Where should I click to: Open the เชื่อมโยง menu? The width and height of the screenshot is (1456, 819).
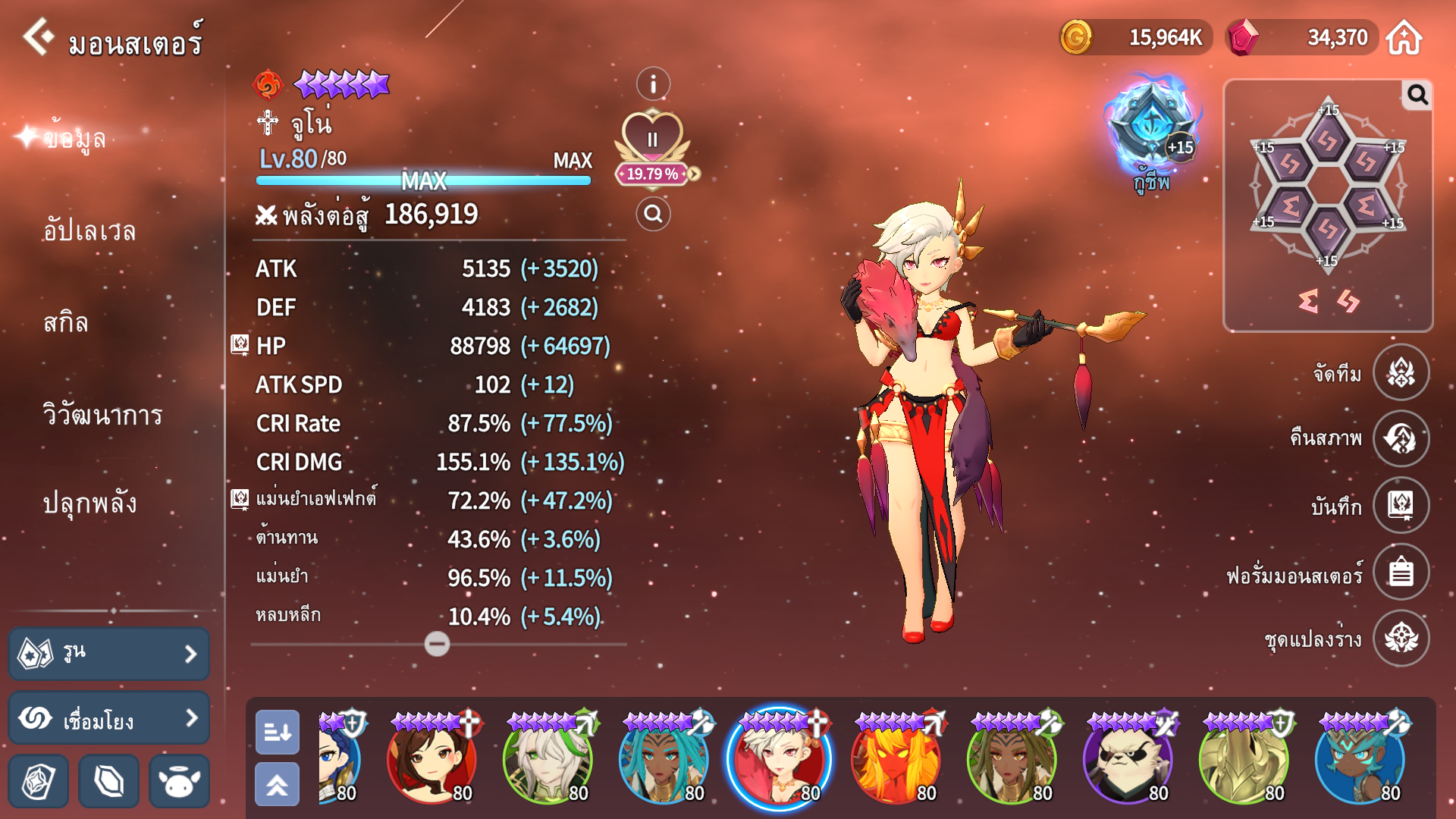click(109, 718)
